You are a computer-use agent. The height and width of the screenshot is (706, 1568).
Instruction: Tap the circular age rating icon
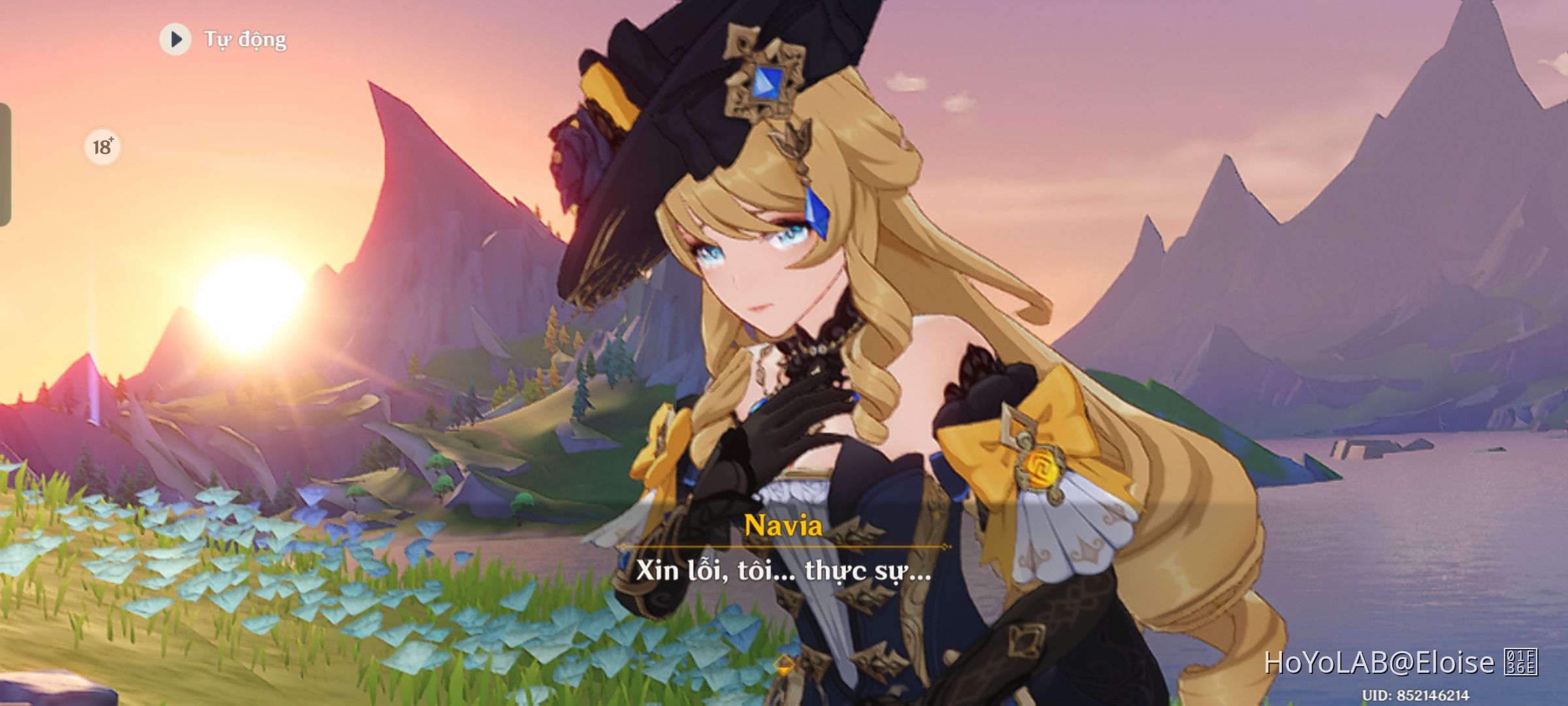[x=101, y=146]
